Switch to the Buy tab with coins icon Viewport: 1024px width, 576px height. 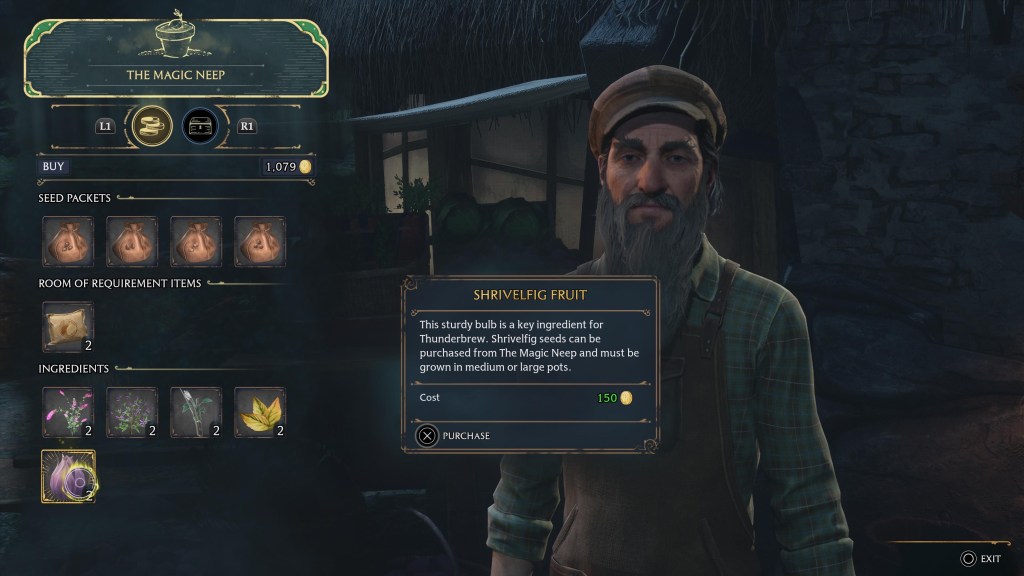click(153, 127)
